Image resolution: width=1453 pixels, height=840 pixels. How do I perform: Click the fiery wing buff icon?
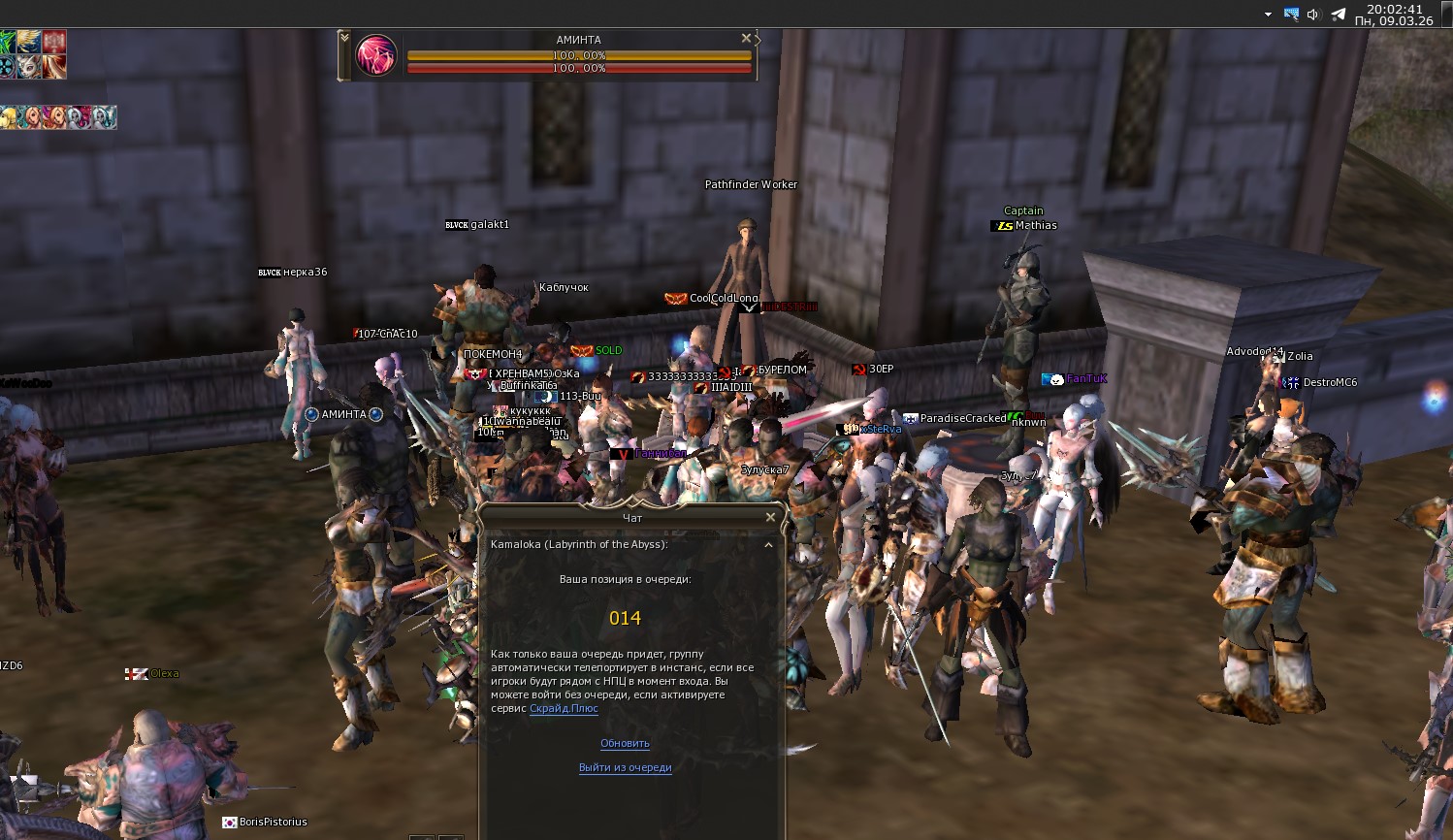click(54, 68)
